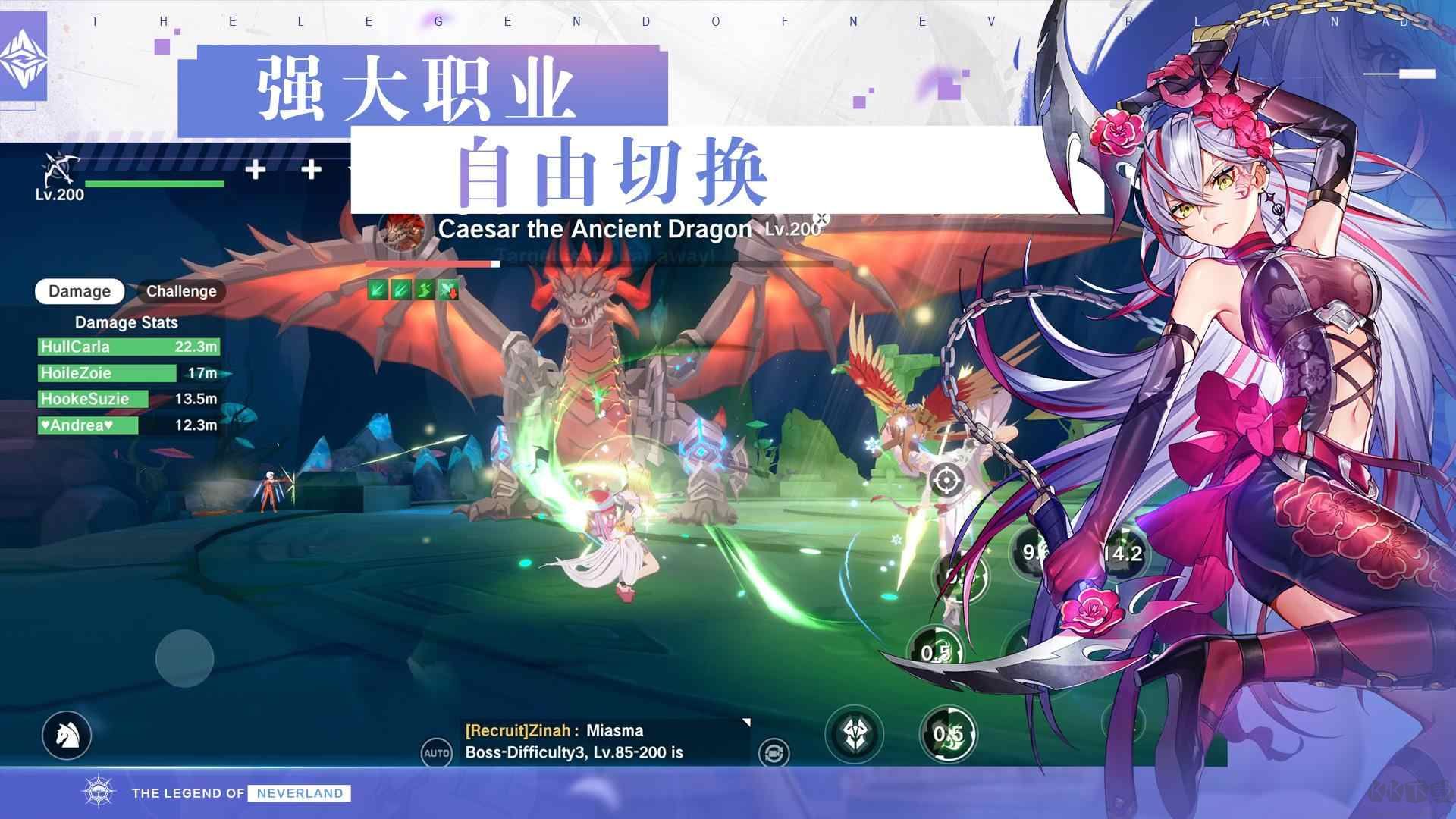Dismiss the boss health bar via the X
The image size is (1456, 819).
(x=822, y=218)
